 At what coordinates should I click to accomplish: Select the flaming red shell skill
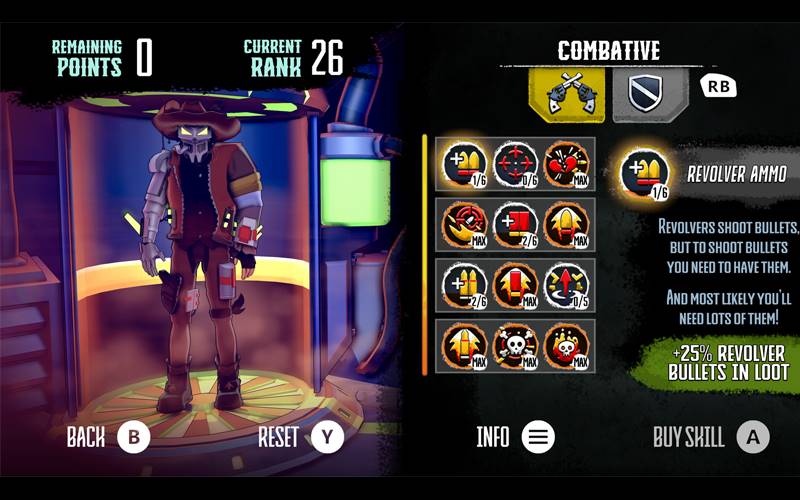tap(515, 284)
